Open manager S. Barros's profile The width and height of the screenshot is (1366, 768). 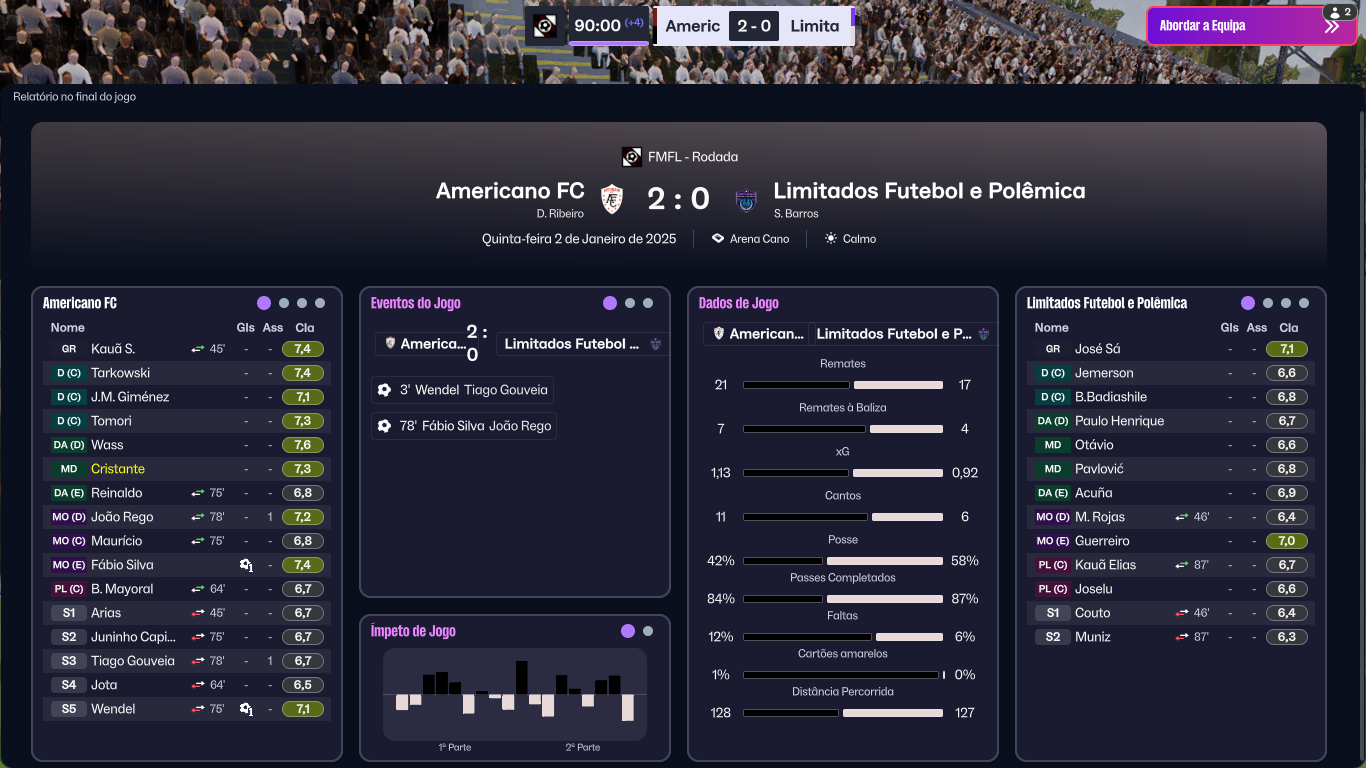[796, 214]
